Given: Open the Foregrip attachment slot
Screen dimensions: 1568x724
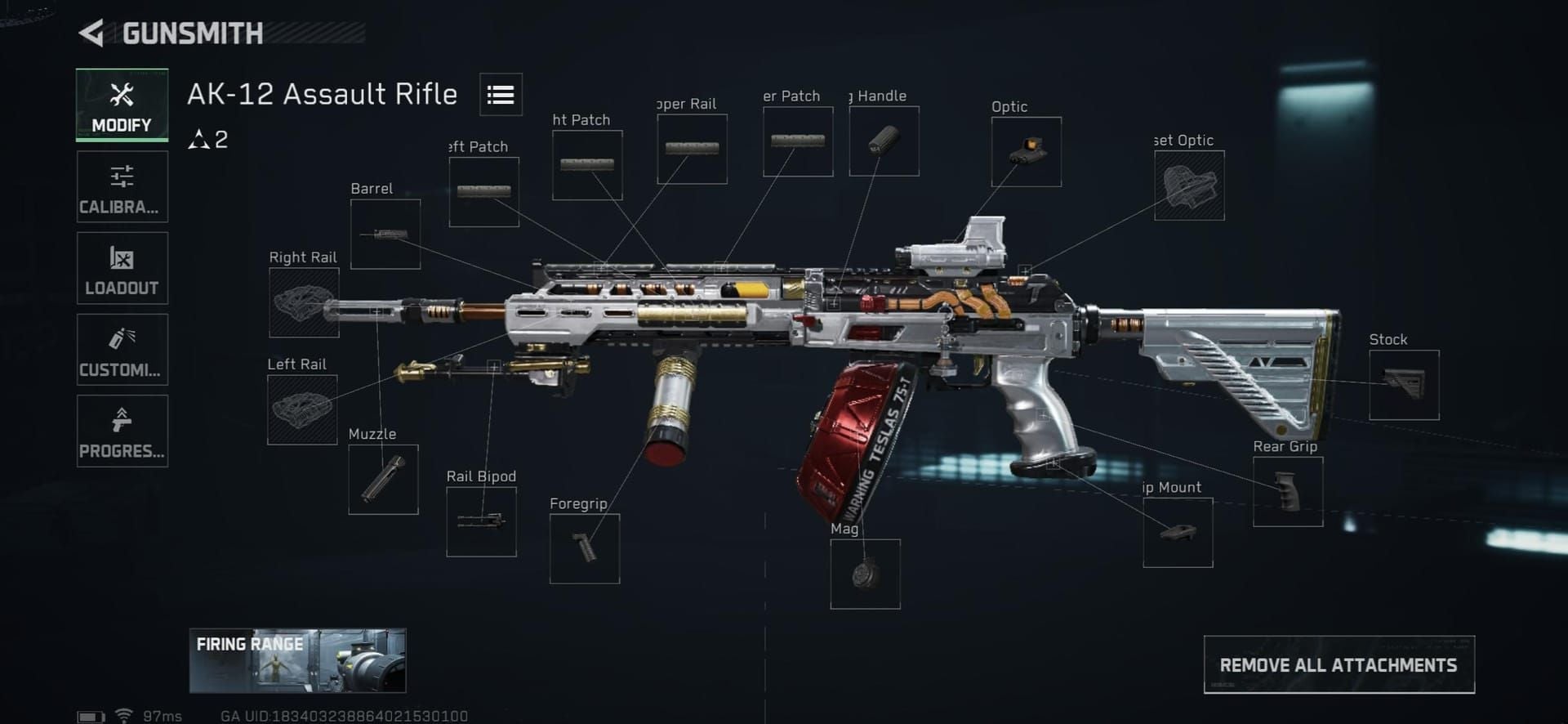Looking at the screenshot, I should [x=585, y=548].
